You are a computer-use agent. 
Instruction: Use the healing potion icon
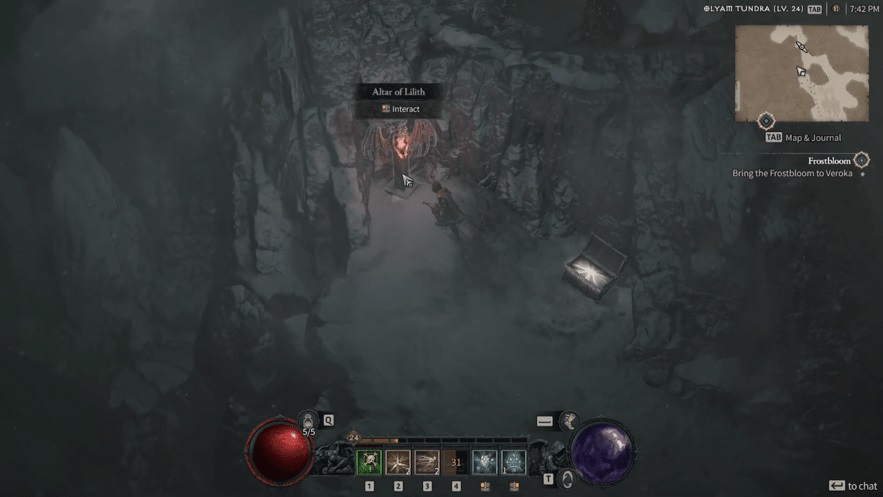pyautogui.click(x=309, y=422)
